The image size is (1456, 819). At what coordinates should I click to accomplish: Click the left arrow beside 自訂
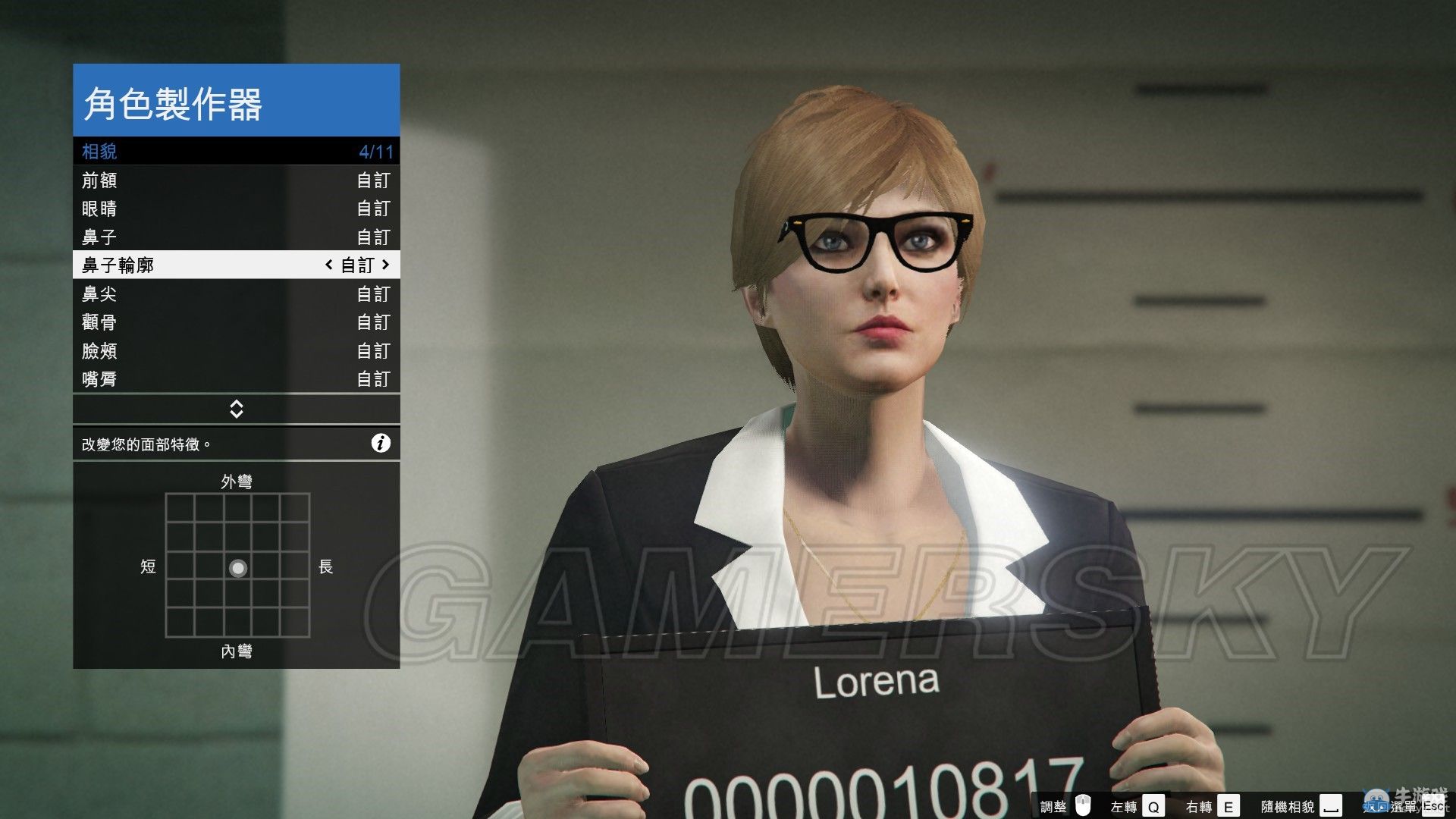(328, 265)
